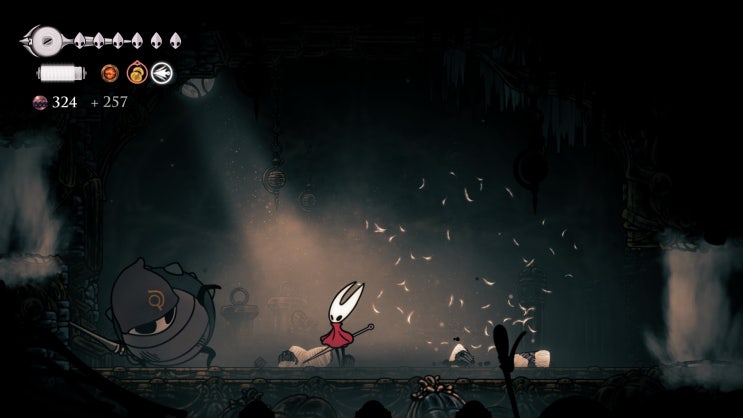
Task: Click the golden bell charm icon
Action: click(137, 73)
